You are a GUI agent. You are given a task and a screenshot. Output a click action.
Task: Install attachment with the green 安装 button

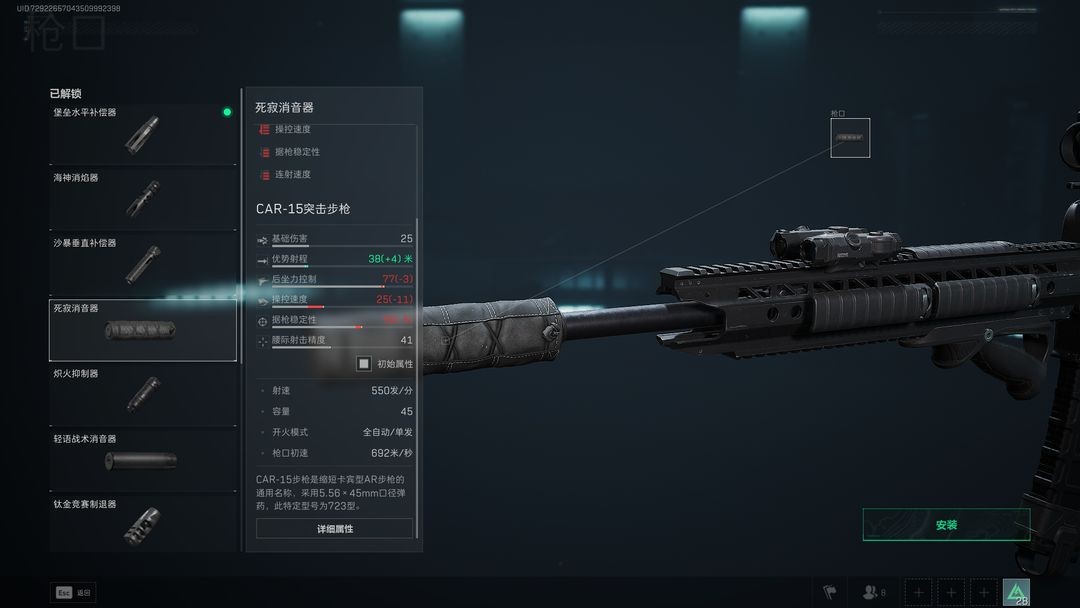point(946,525)
